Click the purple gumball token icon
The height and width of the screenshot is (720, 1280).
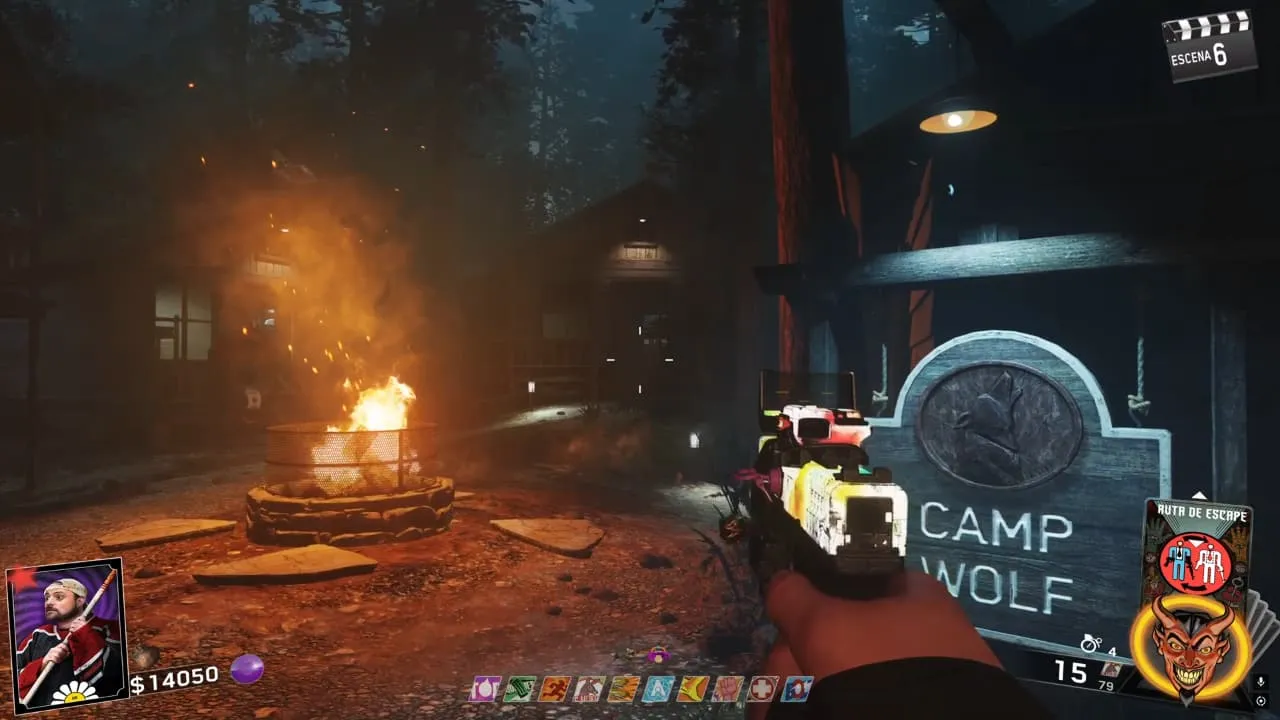coord(246,669)
